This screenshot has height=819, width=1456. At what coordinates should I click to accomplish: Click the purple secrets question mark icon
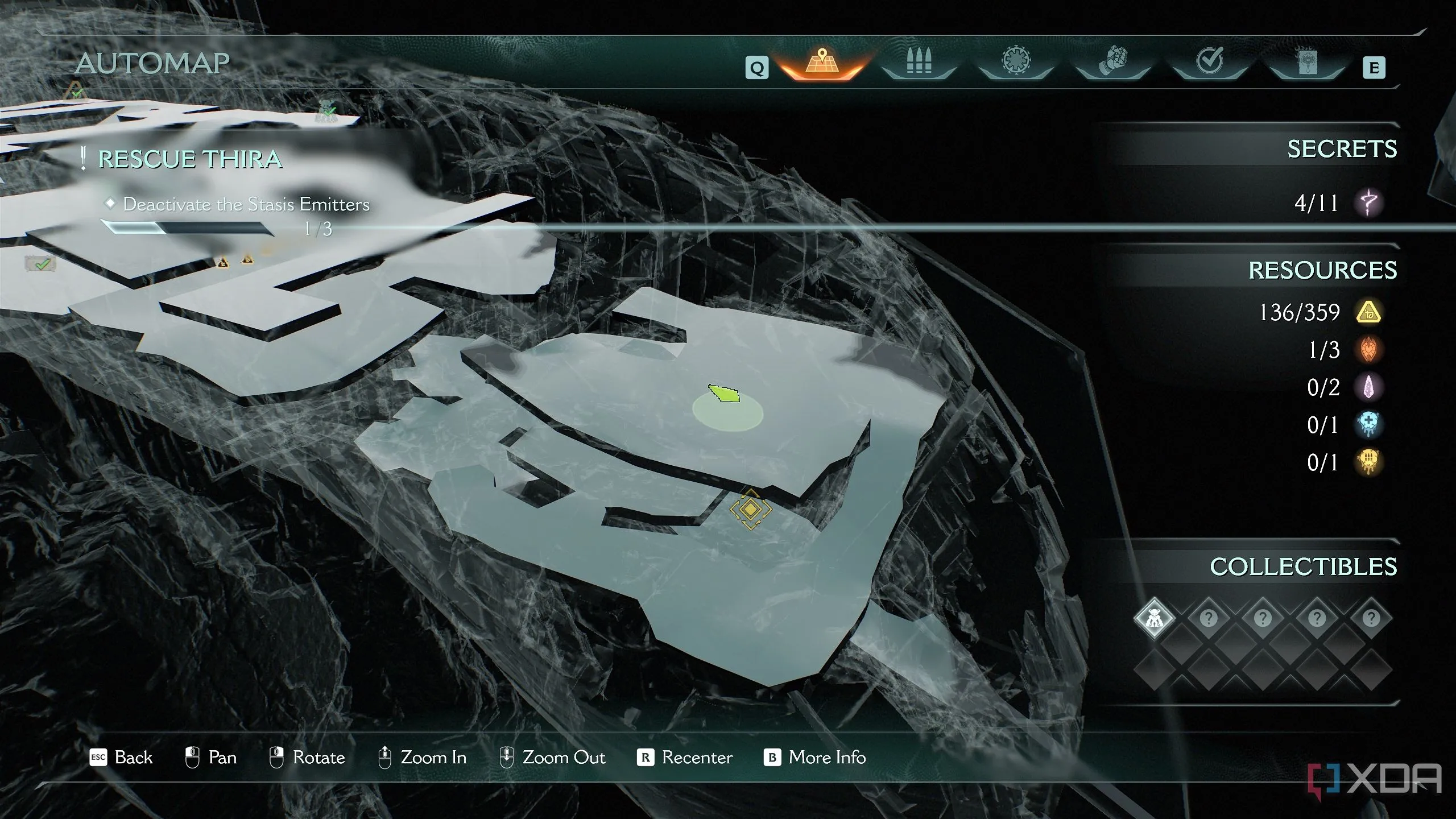(x=1368, y=202)
